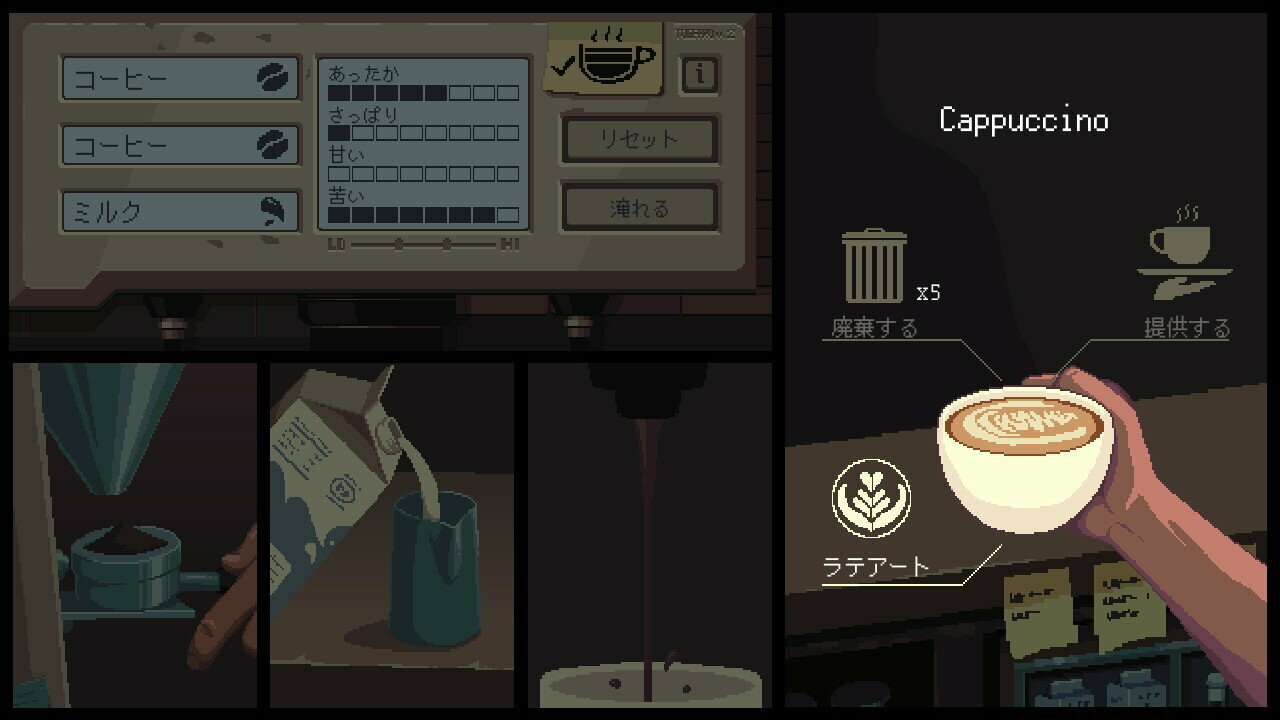Open the second コーヒー ingredient selector
Screen dimensions: 1280x720
[170, 145]
